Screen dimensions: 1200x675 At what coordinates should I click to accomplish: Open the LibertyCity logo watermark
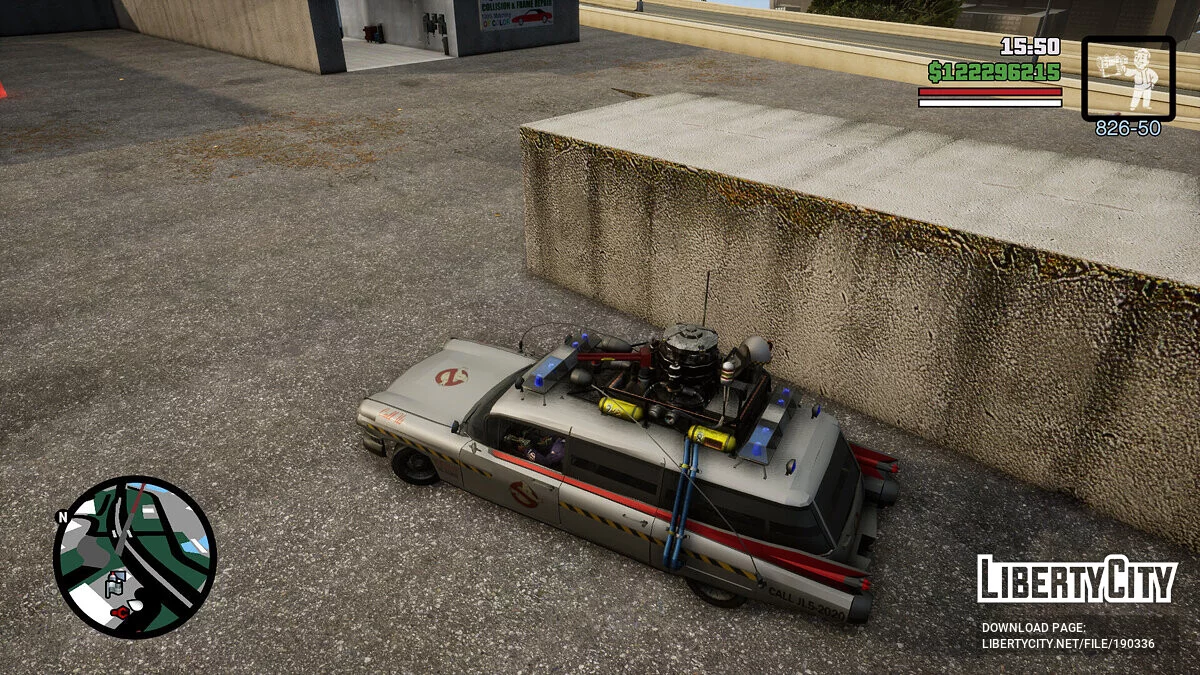coord(1077,580)
